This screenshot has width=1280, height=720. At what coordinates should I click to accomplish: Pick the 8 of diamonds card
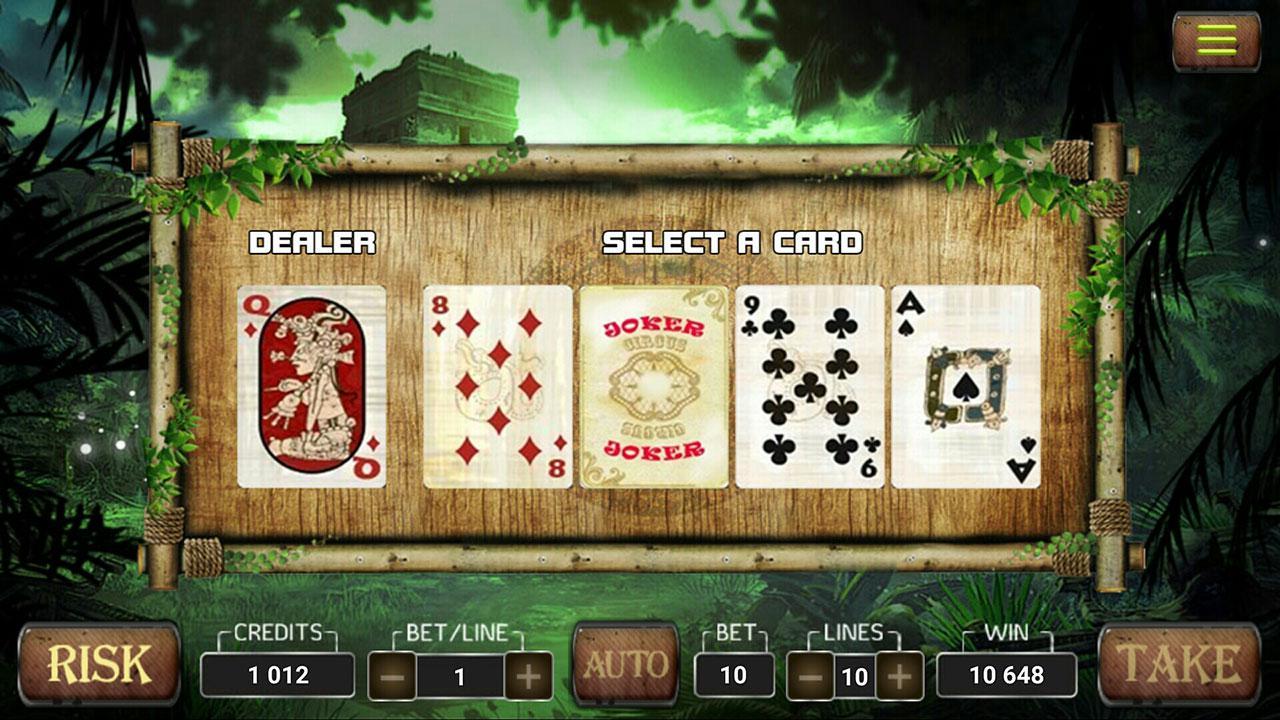(495, 385)
